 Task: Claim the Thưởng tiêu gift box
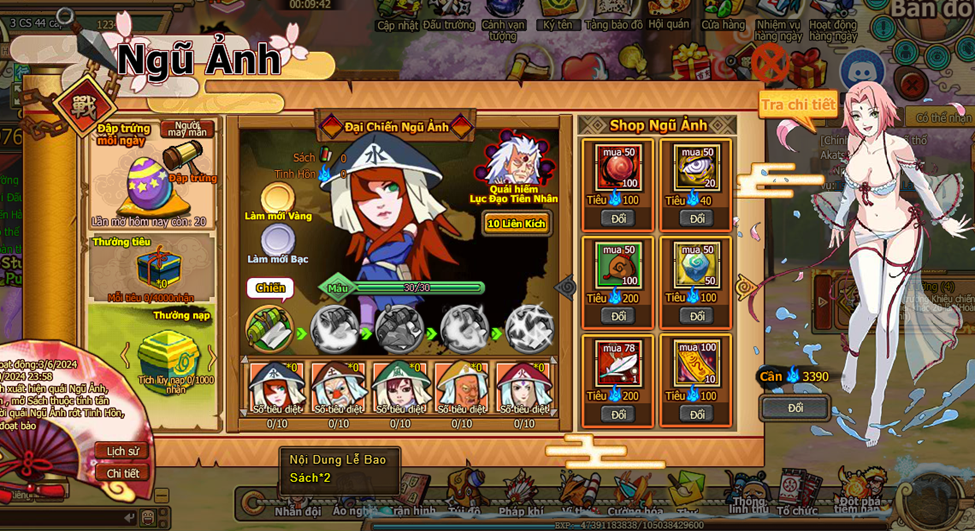(157, 266)
